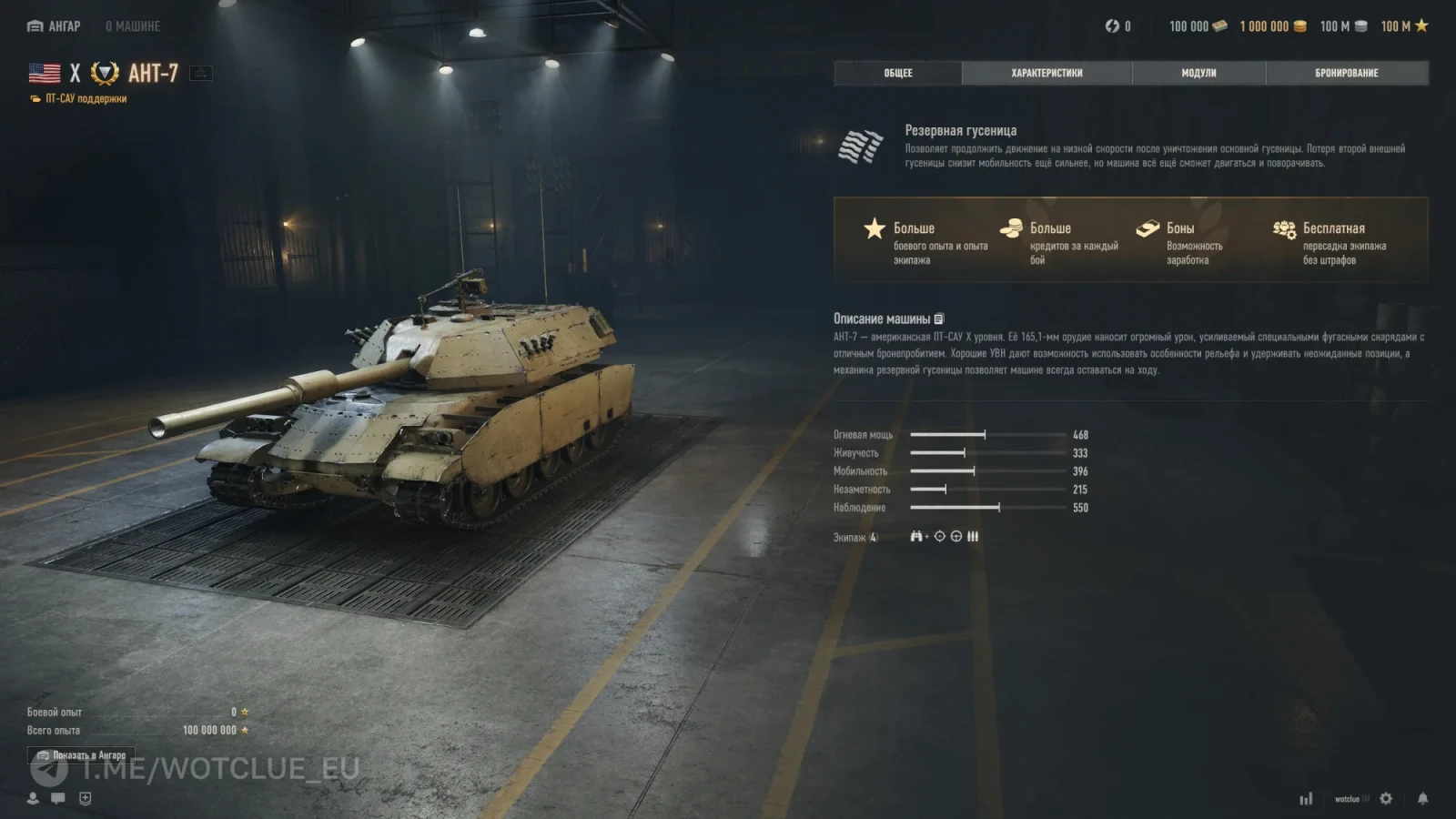The height and width of the screenshot is (819, 1456).
Task: Return to the Ангар screen
Action: pyautogui.click(x=55, y=26)
